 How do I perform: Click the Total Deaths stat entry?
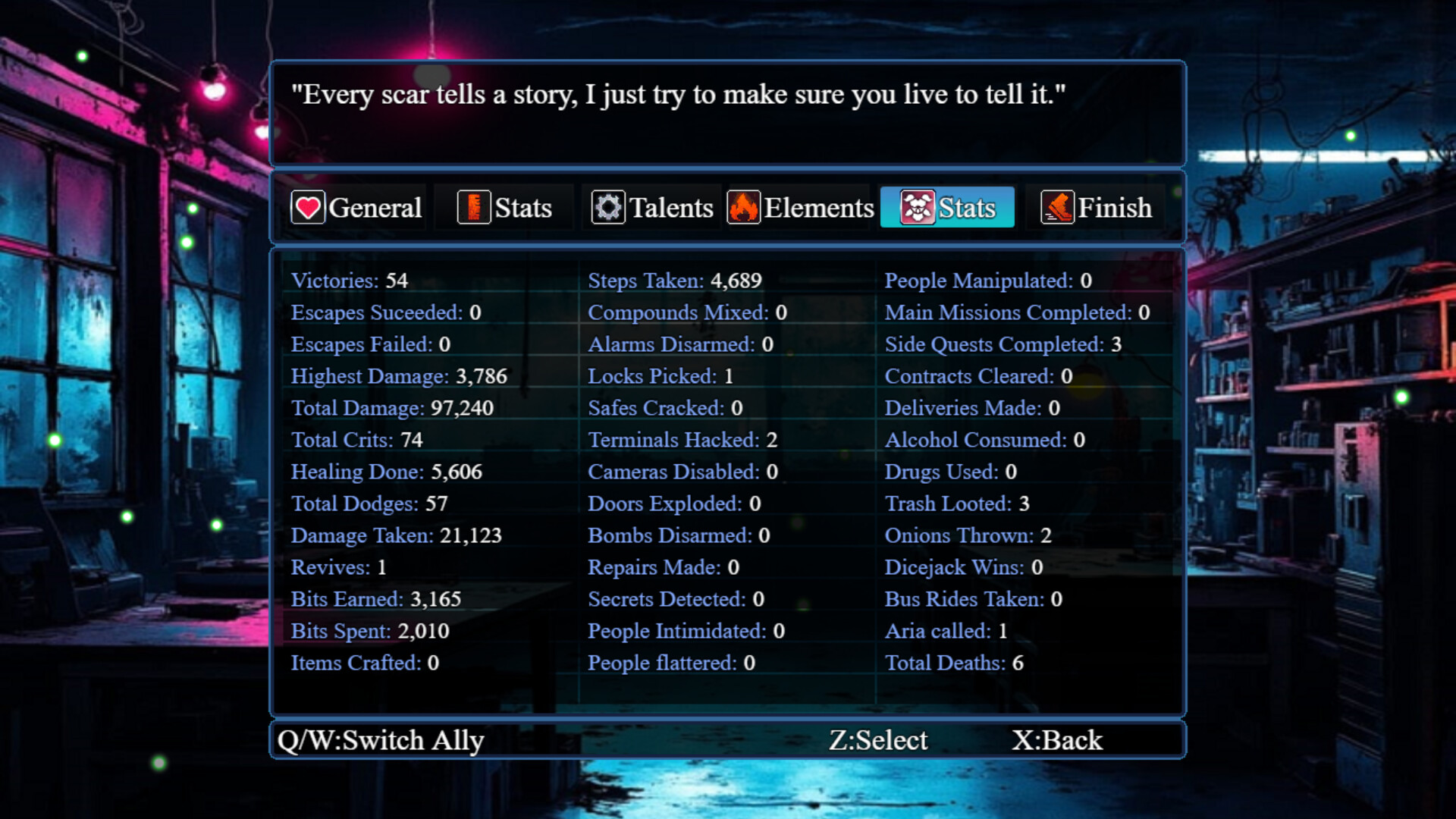coord(953,663)
